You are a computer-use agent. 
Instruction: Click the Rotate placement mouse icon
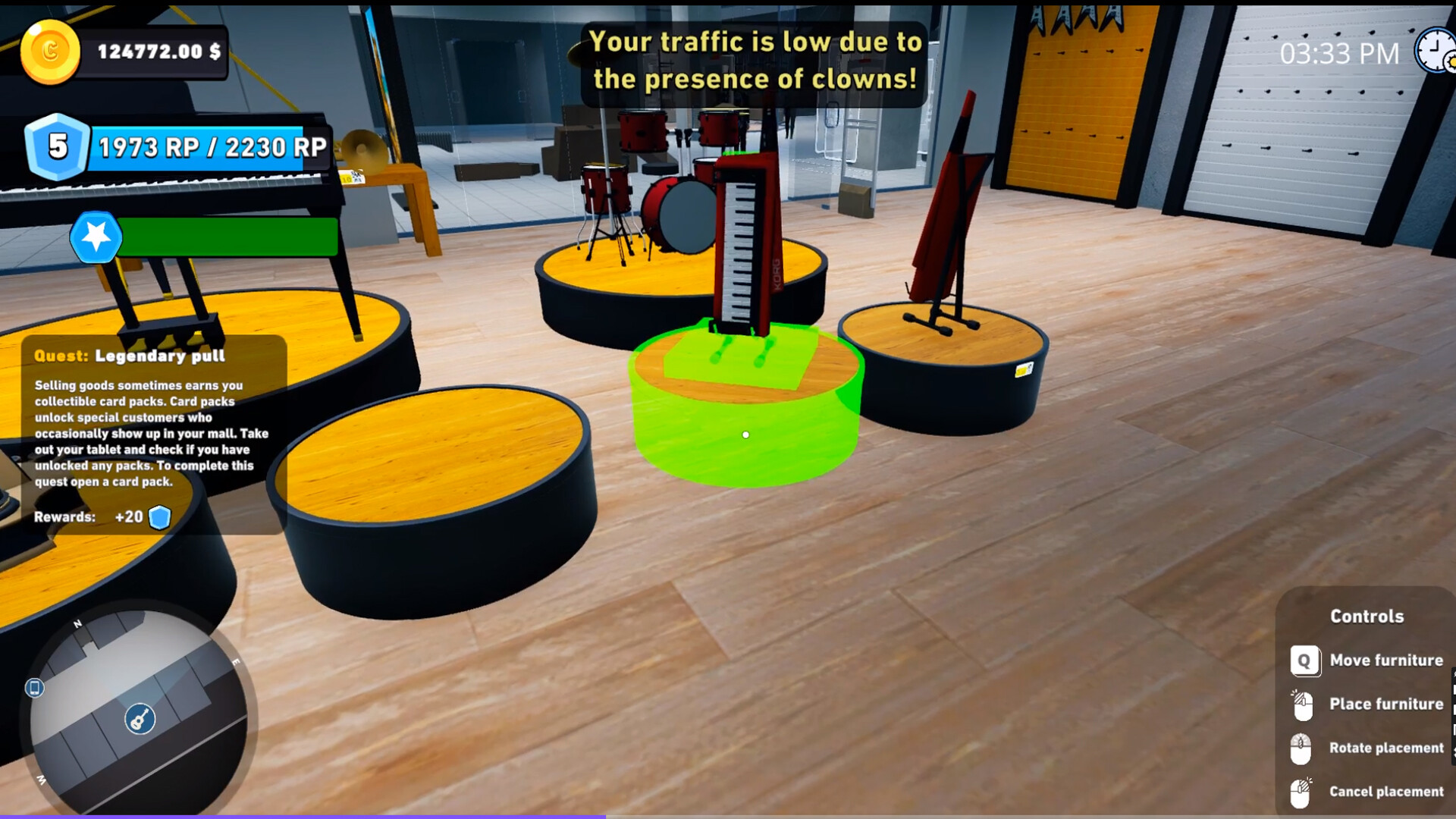1301,748
